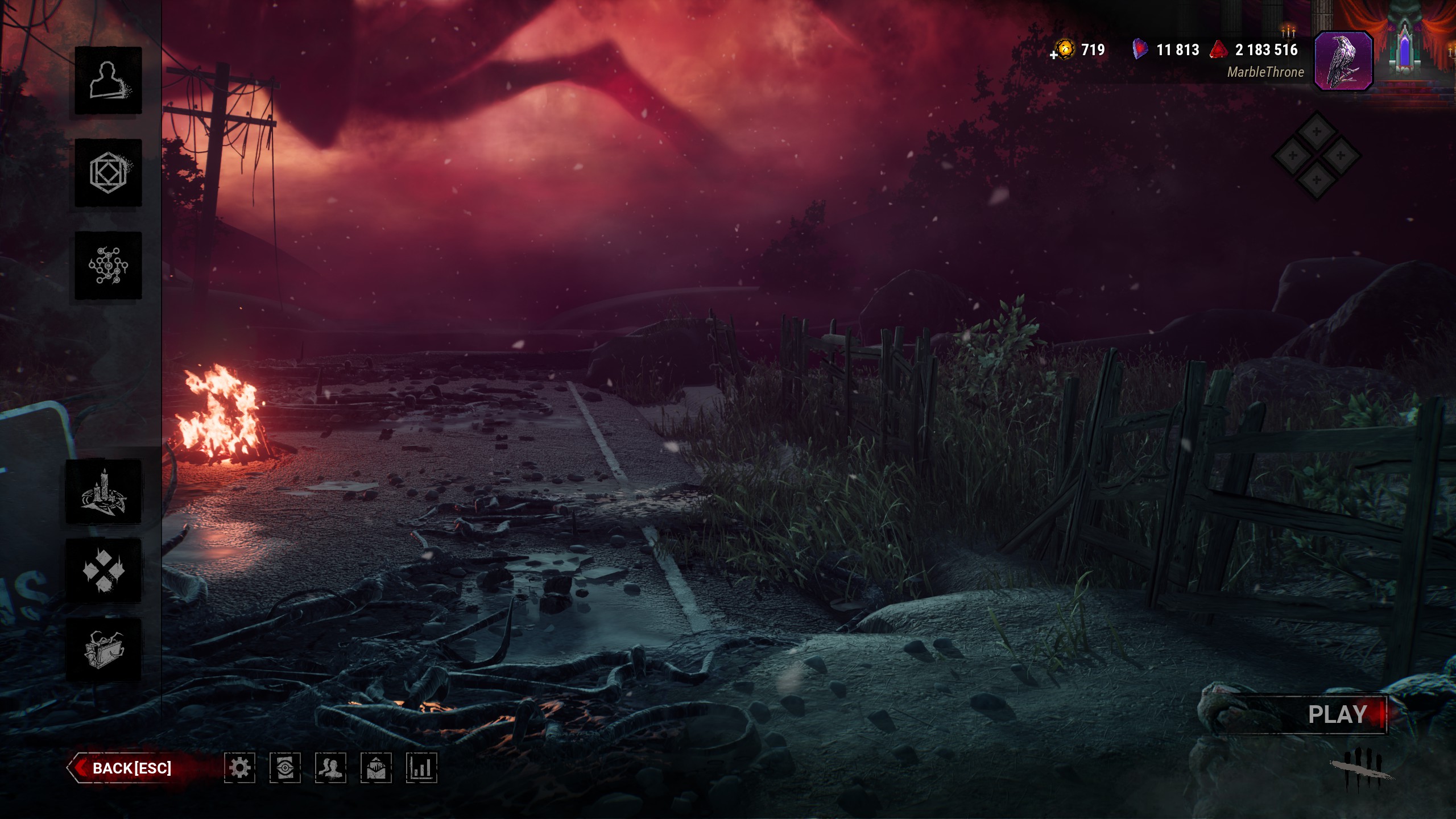
Task: Start matchmaking with the PLAY button
Action: point(1337,714)
